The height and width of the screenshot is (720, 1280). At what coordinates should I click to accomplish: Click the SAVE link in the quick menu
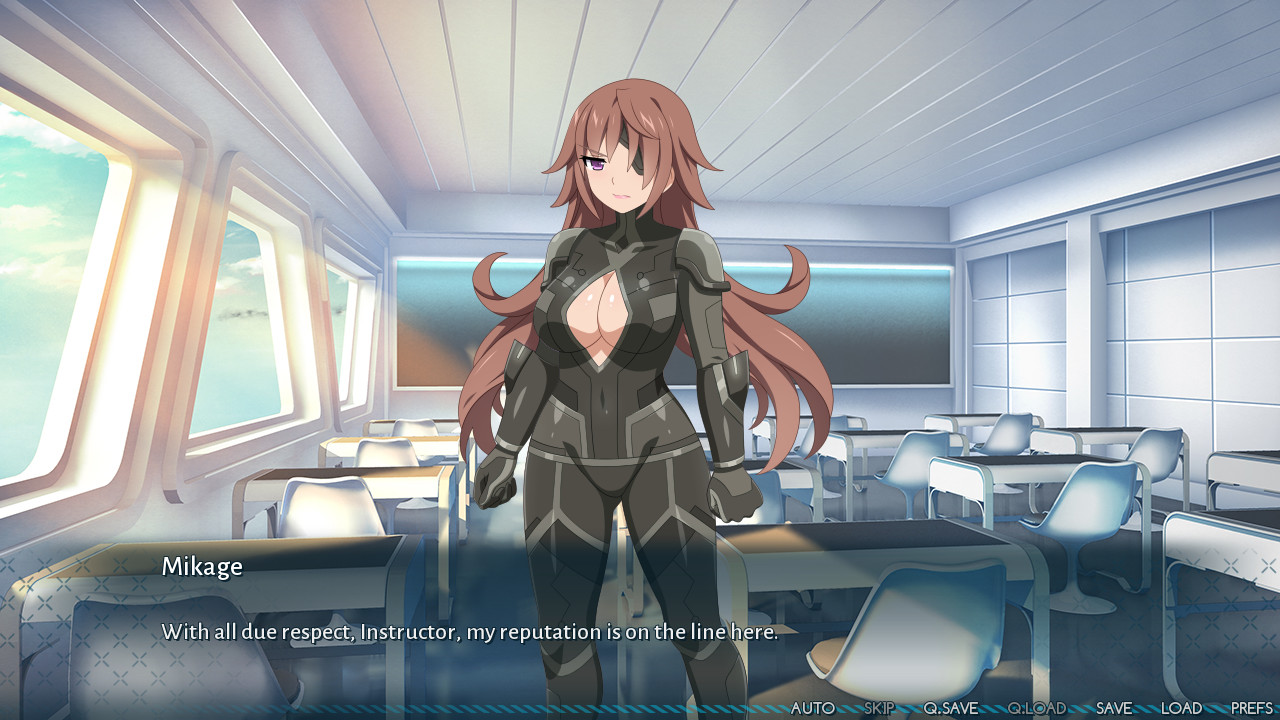click(x=1113, y=706)
